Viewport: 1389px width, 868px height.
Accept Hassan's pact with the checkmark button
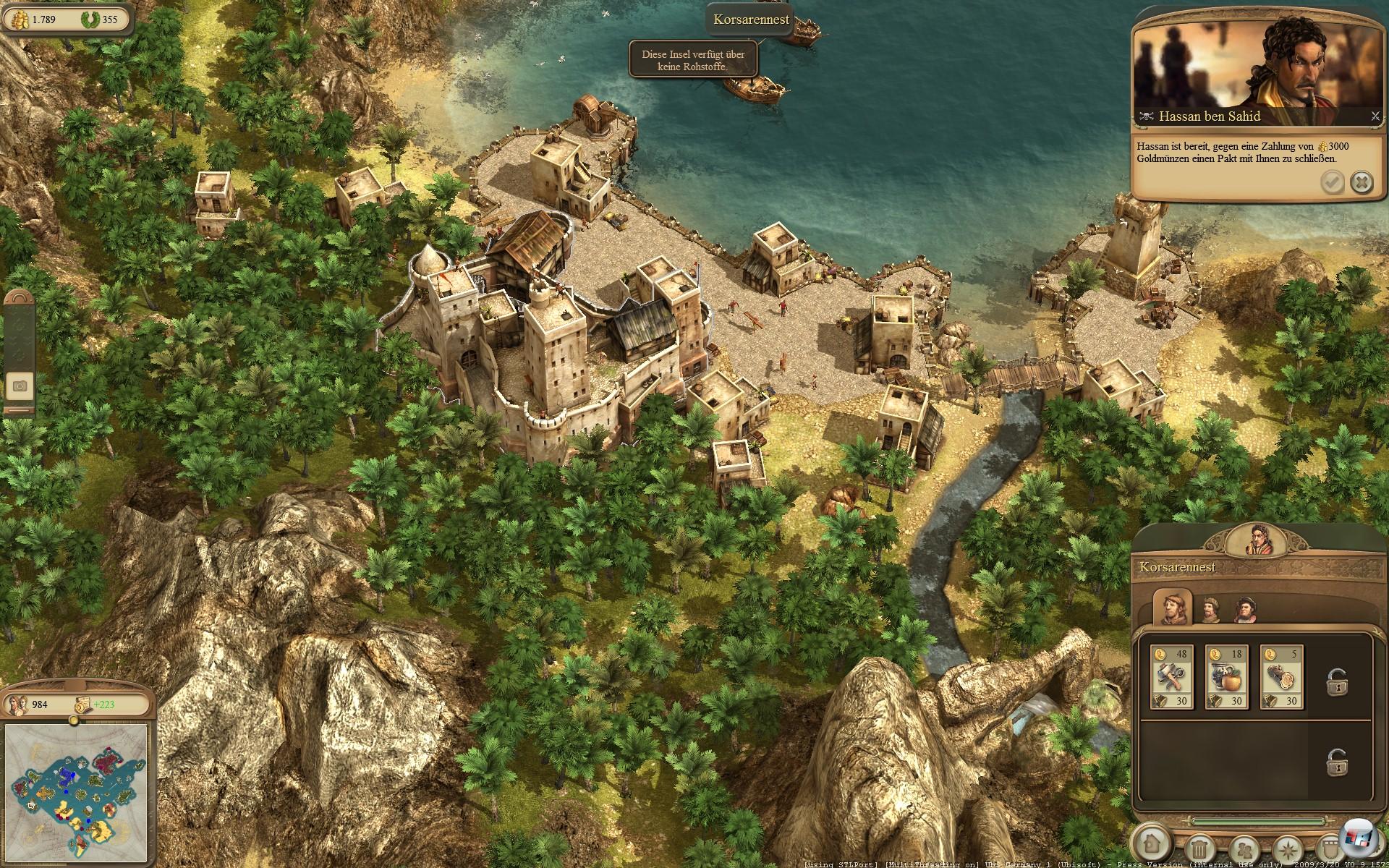coord(1332,182)
